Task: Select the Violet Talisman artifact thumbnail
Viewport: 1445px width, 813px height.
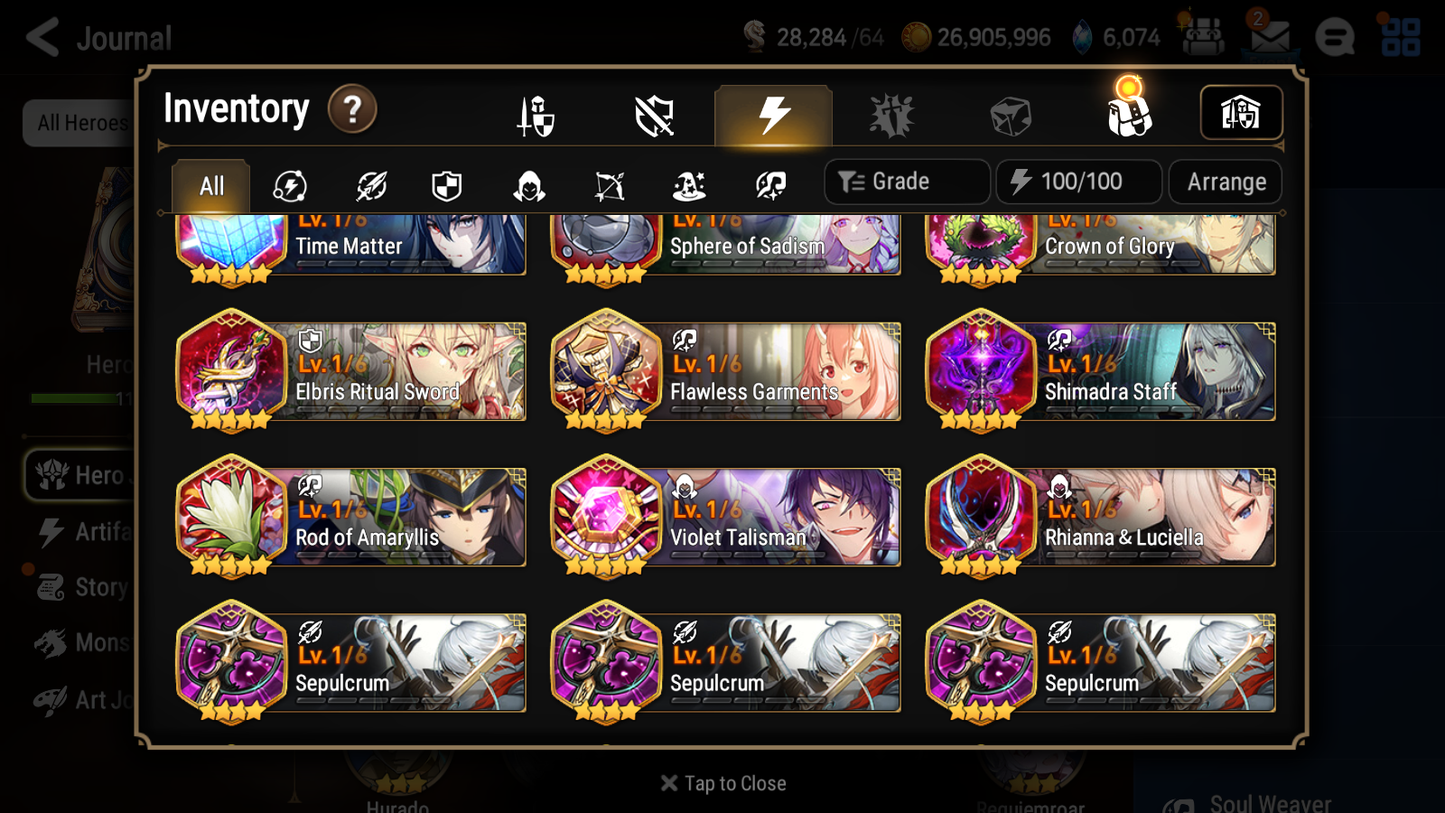Action: (607, 517)
